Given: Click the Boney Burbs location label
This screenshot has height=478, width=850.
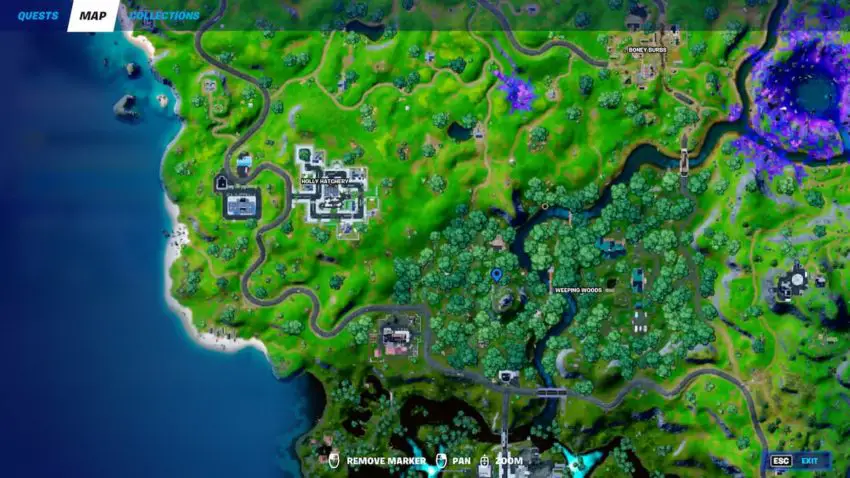Looking at the screenshot, I should pyautogui.click(x=646, y=49).
